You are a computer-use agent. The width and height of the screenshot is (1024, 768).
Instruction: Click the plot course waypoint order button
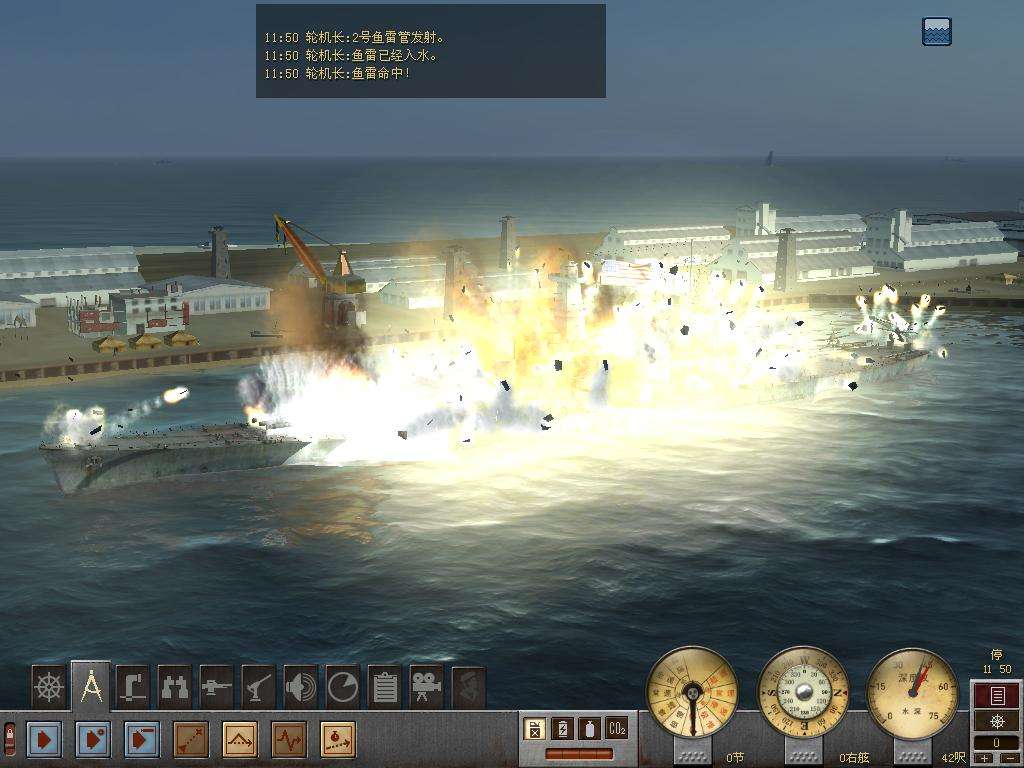[x=191, y=740]
